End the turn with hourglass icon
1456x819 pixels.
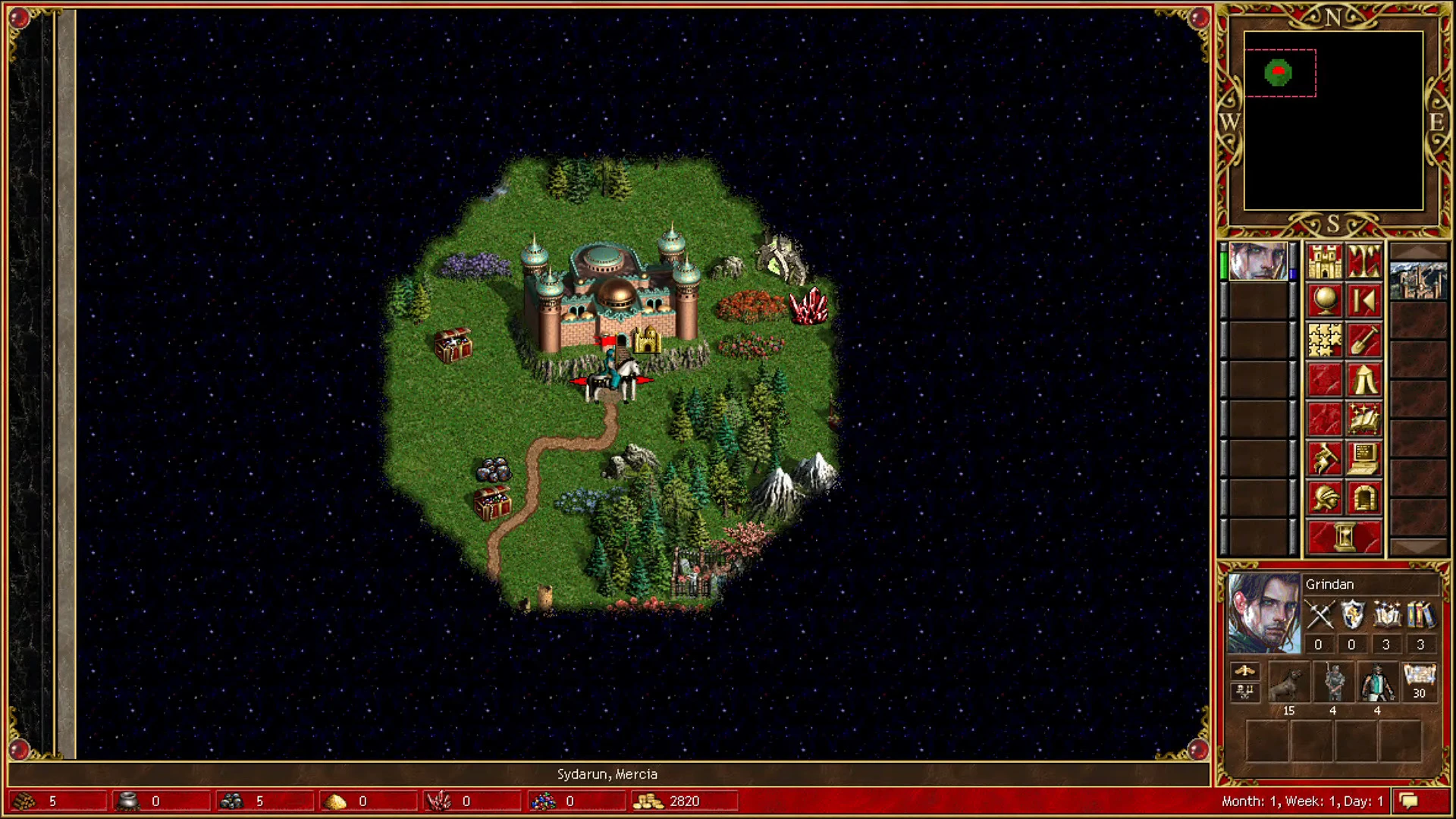[1344, 536]
